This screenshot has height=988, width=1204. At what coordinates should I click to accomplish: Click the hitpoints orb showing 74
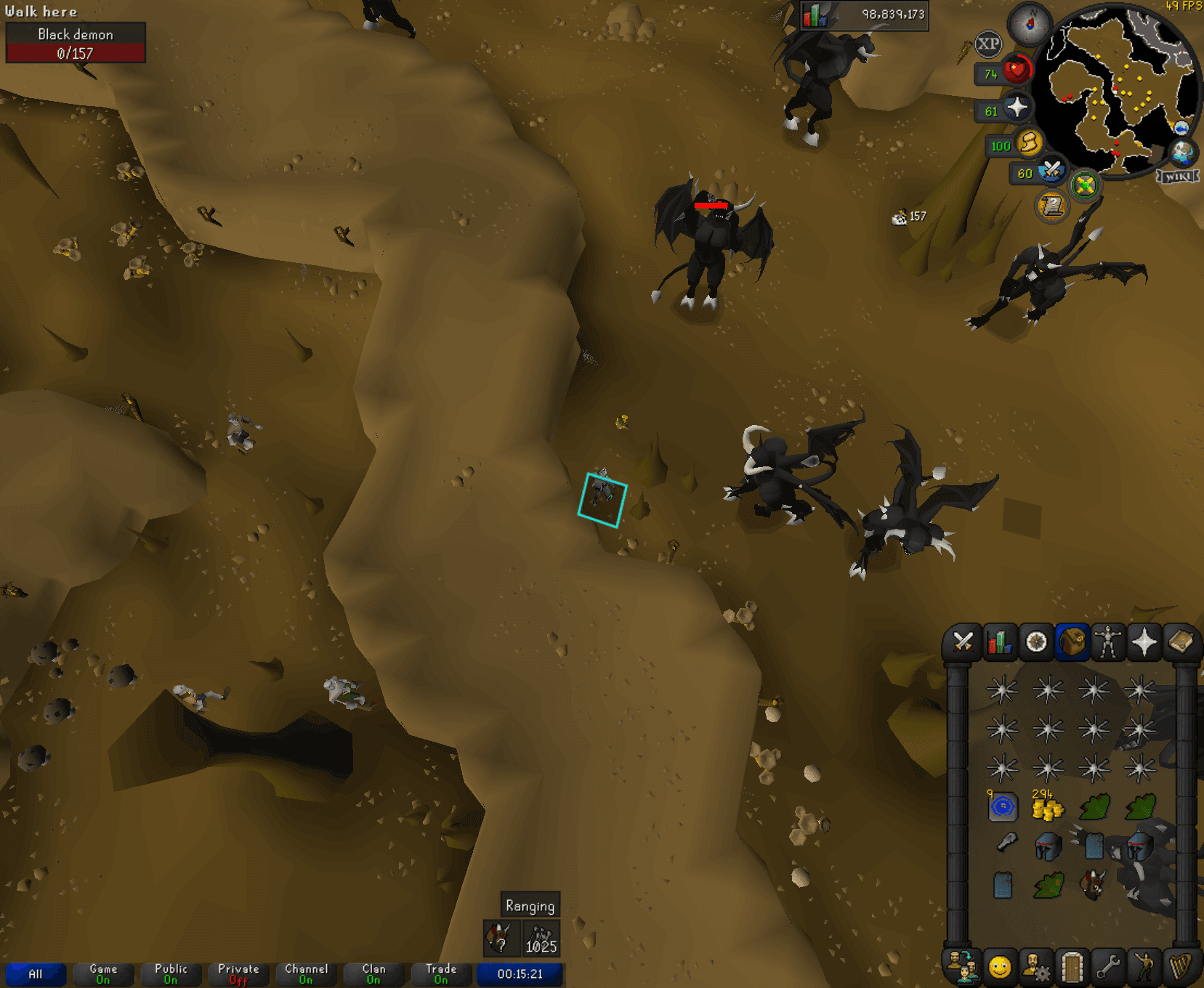1016,69
